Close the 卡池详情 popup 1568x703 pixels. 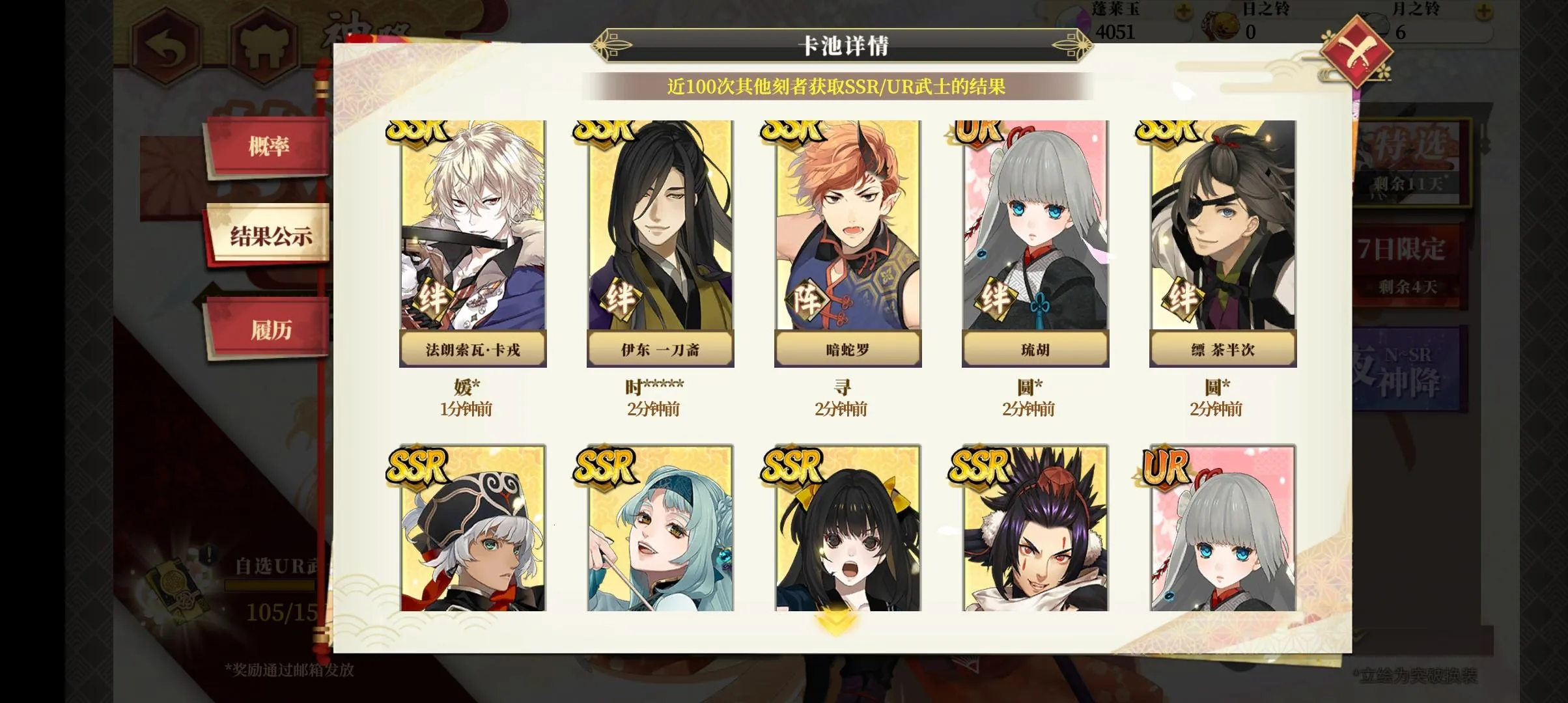(x=1355, y=51)
